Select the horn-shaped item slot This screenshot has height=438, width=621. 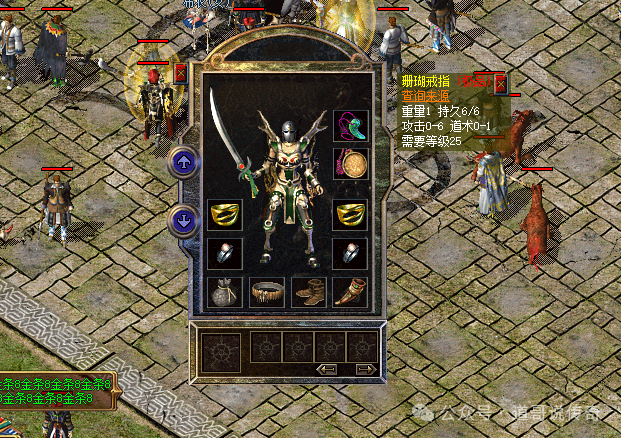coord(350,292)
